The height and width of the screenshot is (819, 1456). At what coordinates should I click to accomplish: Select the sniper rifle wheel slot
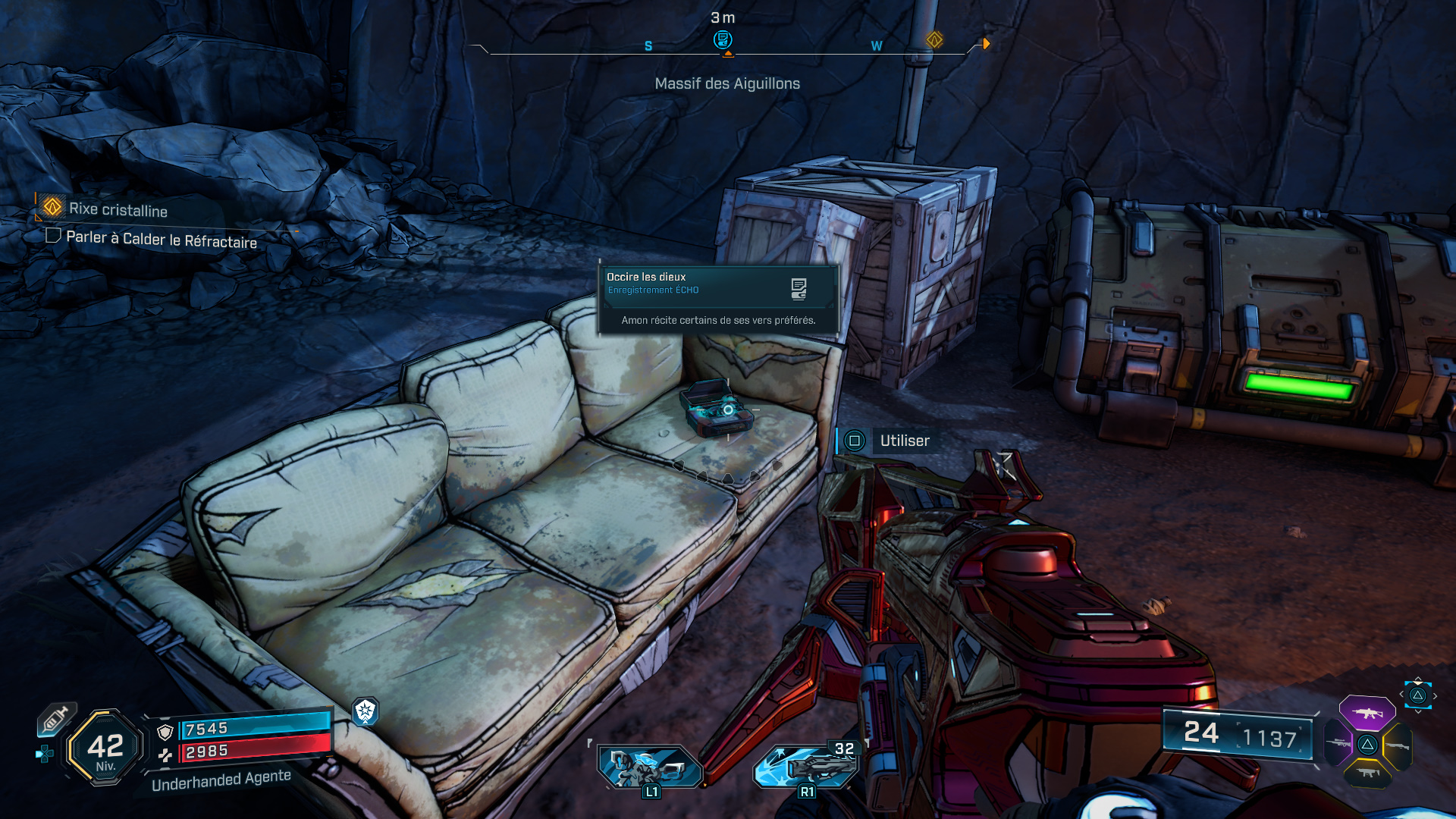[1338, 742]
